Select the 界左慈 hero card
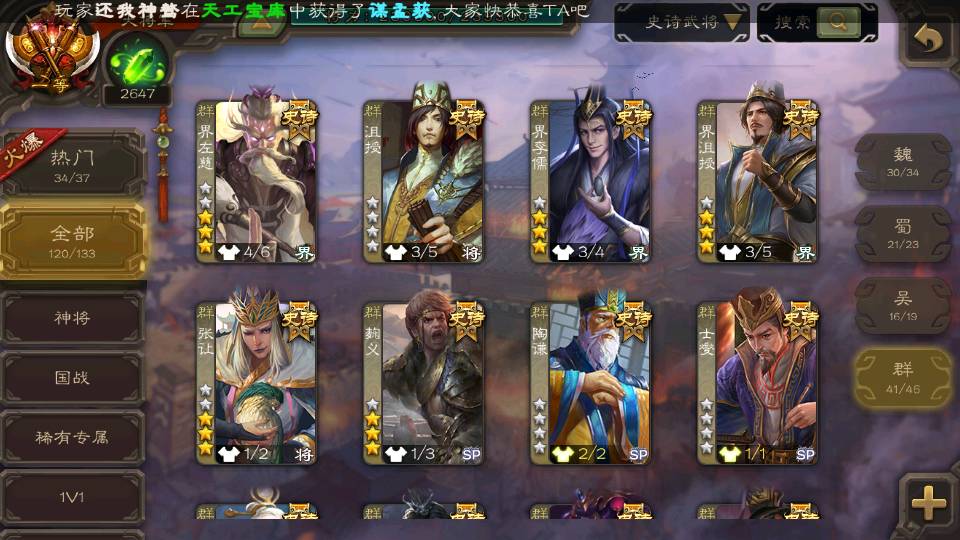The image size is (960, 540). pyautogui.click(x=257, y=180)
